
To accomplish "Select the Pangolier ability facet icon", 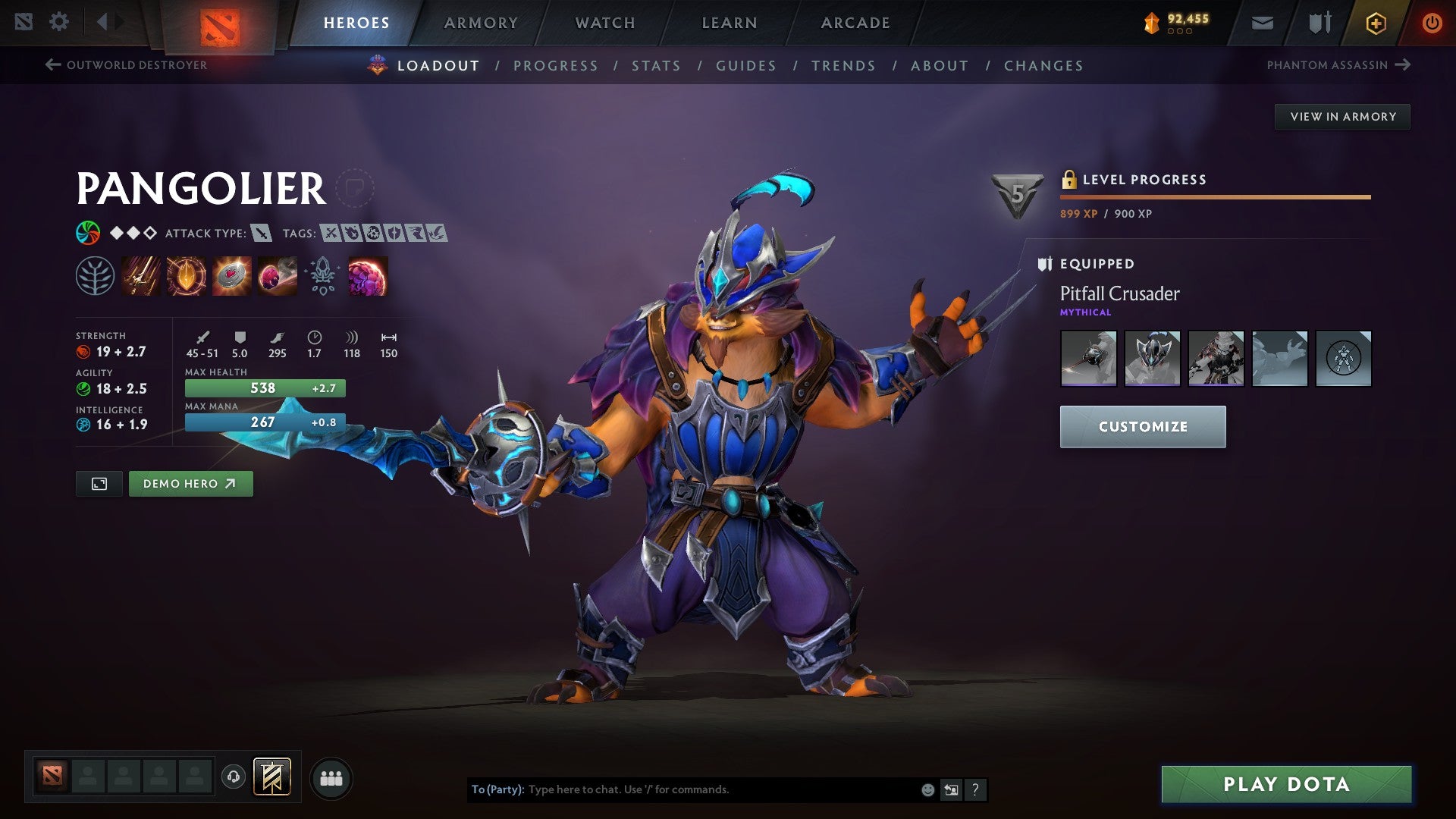I will [x=96, y=277].
